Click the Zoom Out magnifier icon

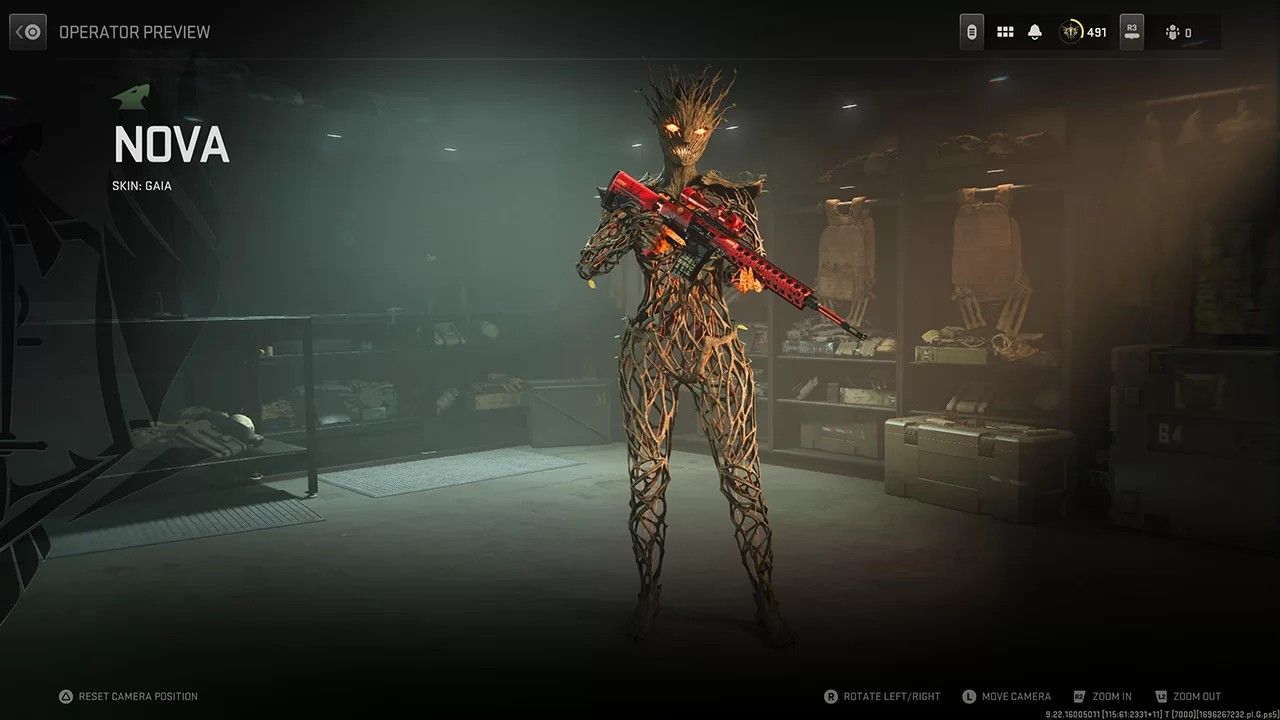click(1161, 696)
